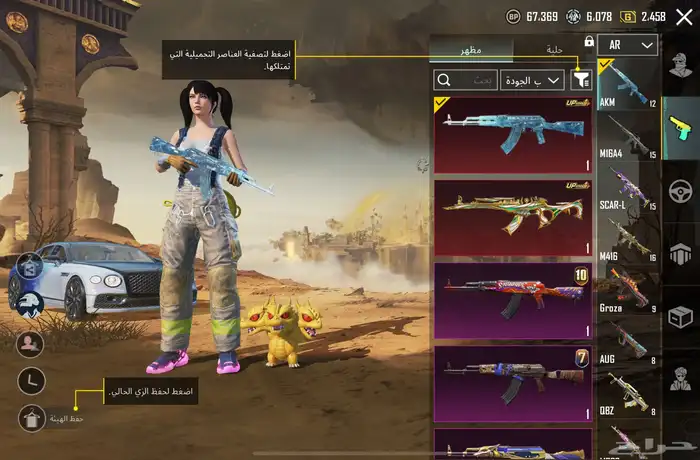This screenshot has width=700, height=460.
Task: Switch to the حلية (ornament) tab
Action: pyautogui.click(x=555, y=49)
